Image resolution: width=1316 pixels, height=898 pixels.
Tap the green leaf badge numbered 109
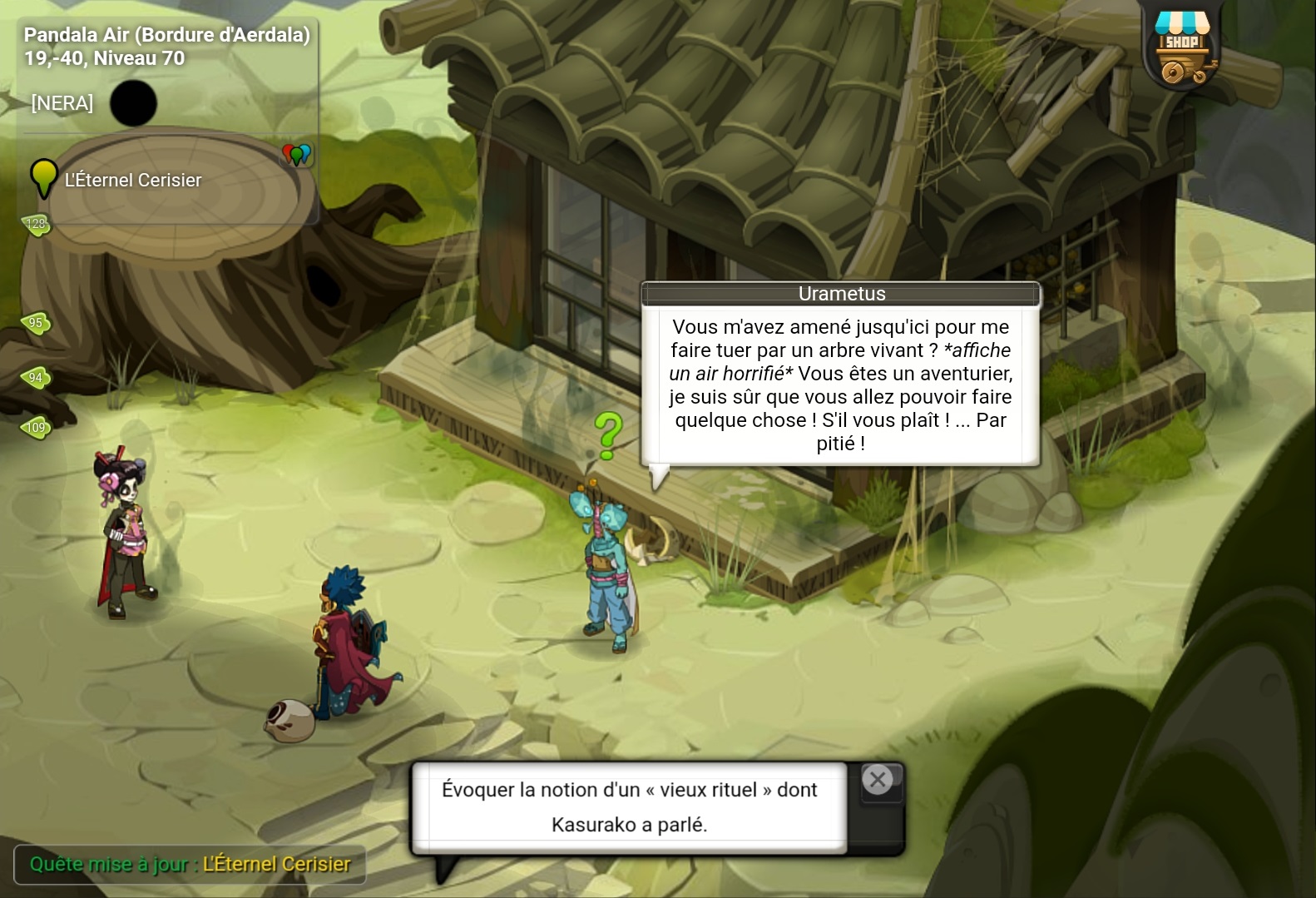(x=36, y=428)
